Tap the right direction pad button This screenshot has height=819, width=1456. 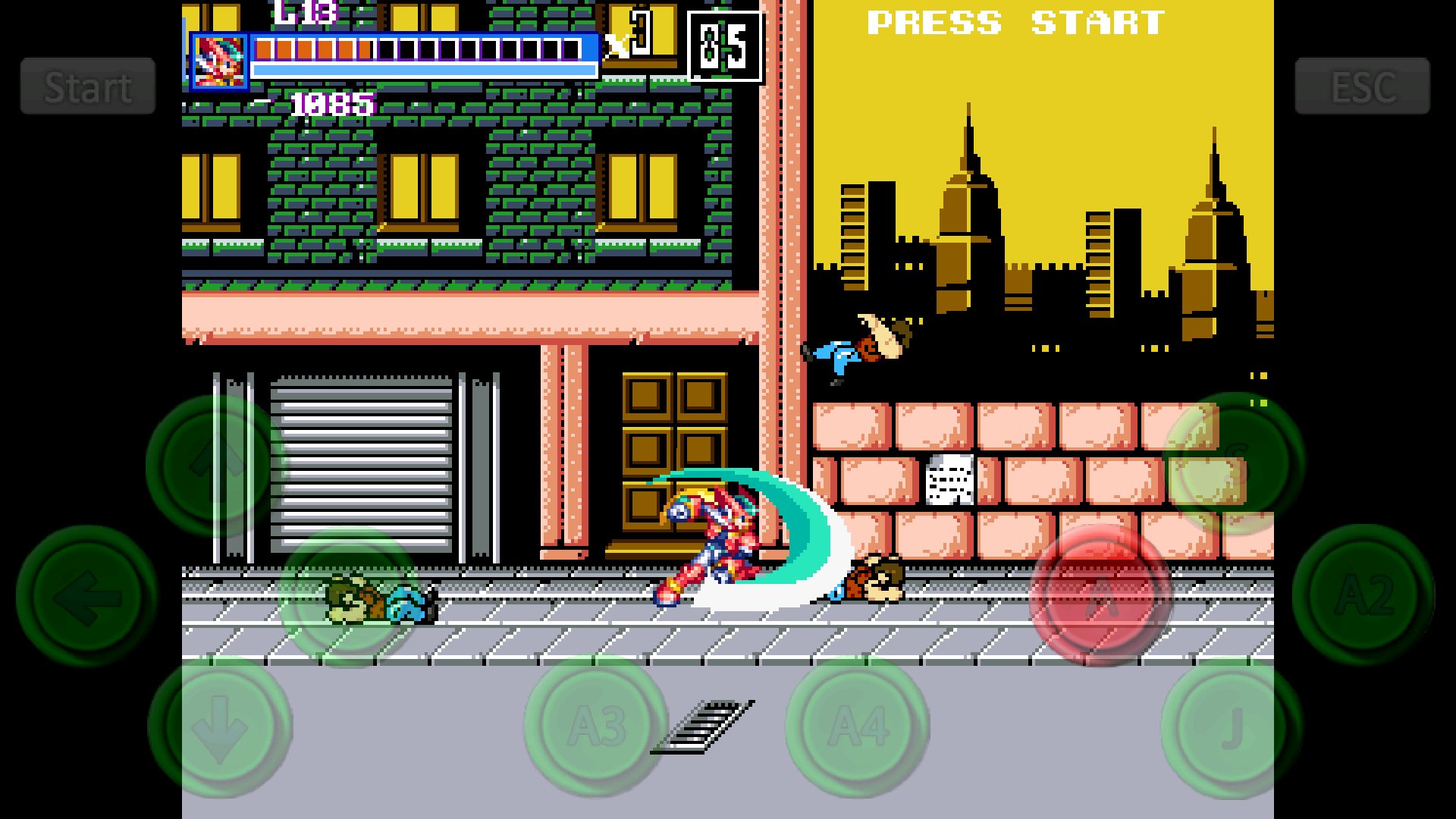350,597
